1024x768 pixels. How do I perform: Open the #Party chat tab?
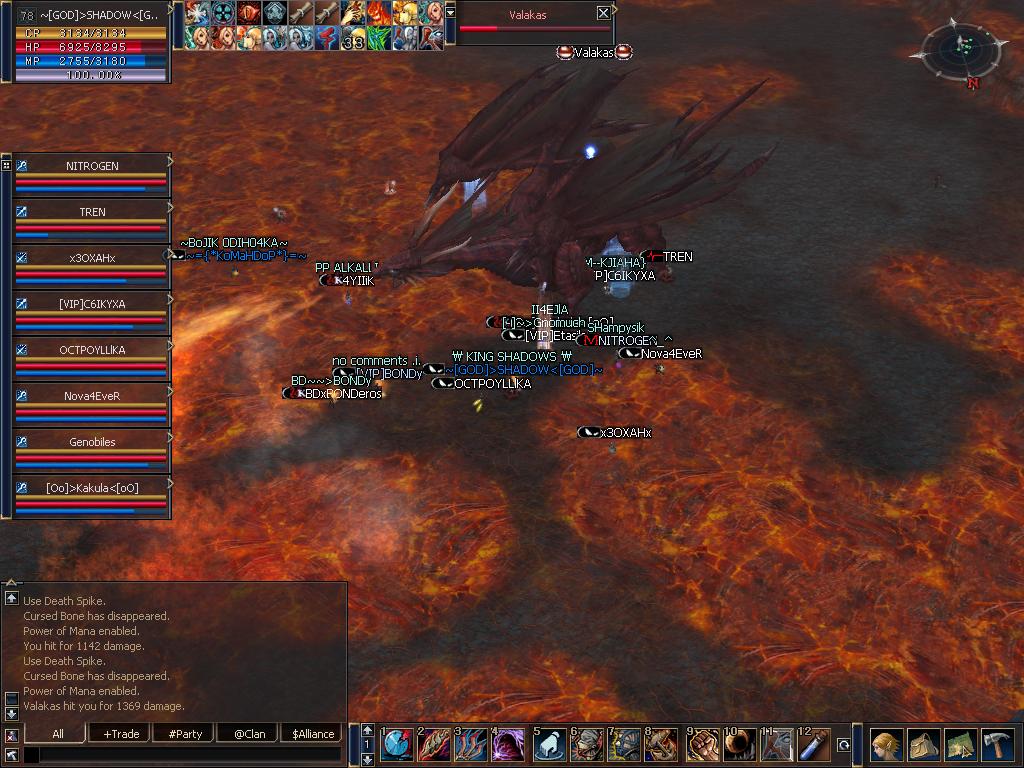tap(185, 734)
